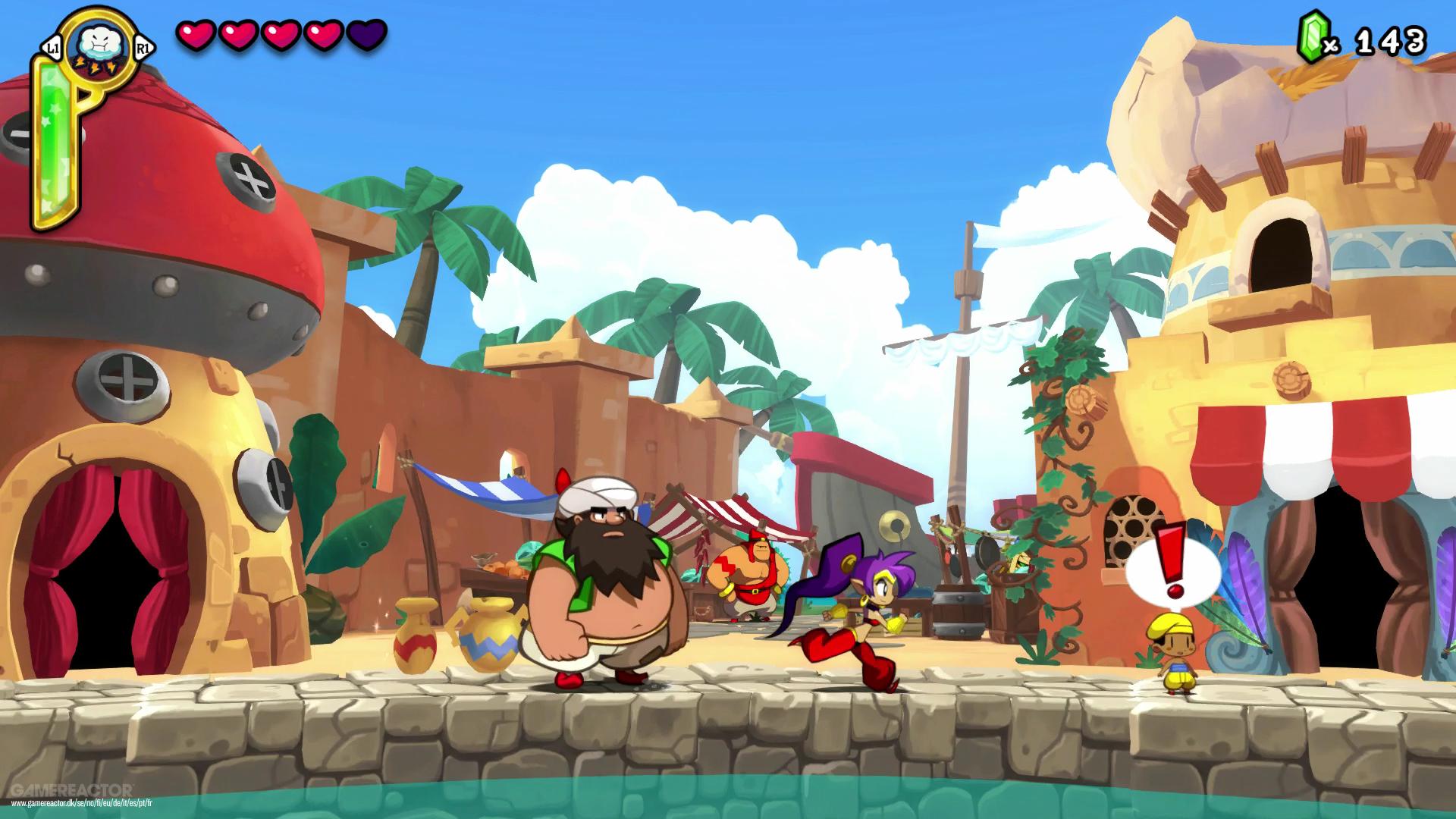This screenshot has width=1456, height=819.
Task: Select the first red heart in the health bar
Action: [196, 34]
